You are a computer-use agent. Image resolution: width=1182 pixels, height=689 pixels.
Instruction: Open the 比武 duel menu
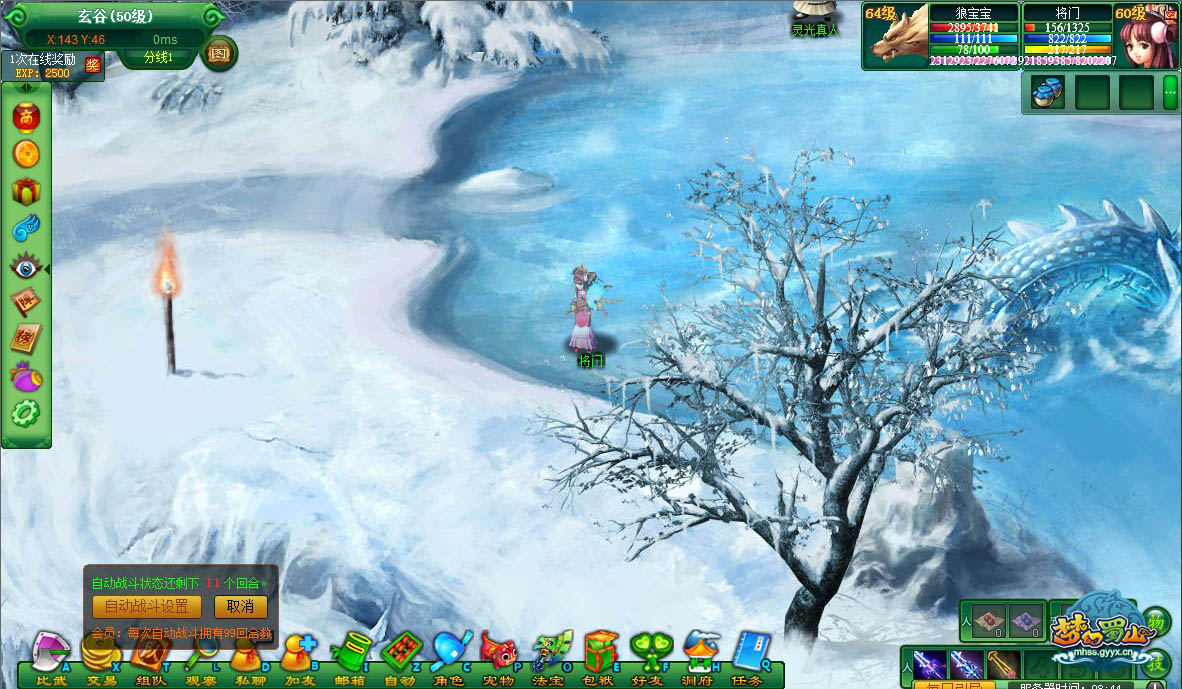coord(52,656)
